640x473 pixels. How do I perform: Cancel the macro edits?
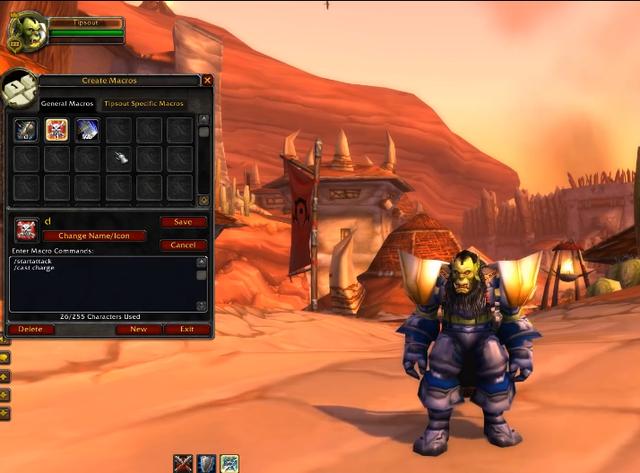point(183,245)
